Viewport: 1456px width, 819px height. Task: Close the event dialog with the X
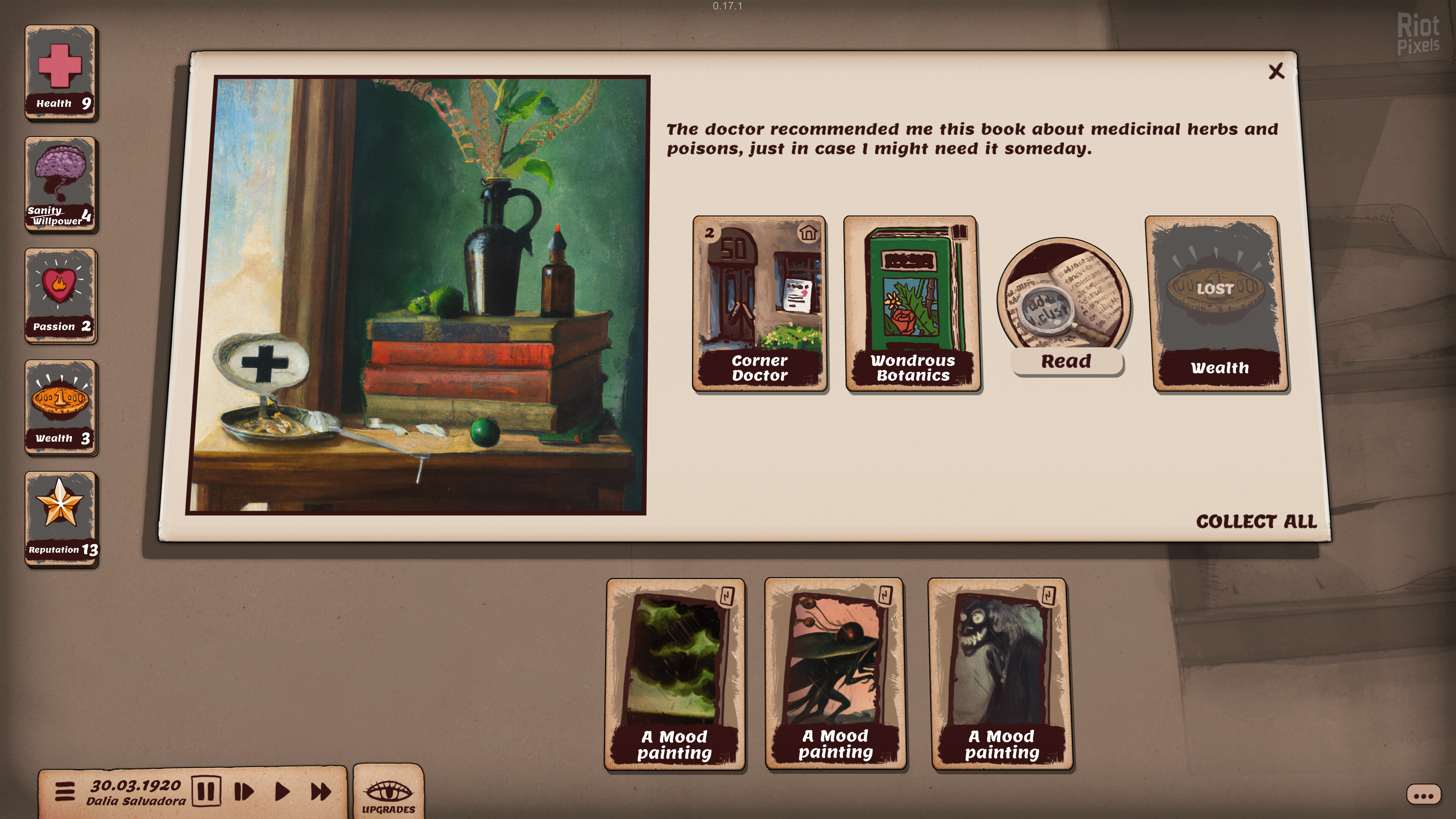tap(1276, 71)
